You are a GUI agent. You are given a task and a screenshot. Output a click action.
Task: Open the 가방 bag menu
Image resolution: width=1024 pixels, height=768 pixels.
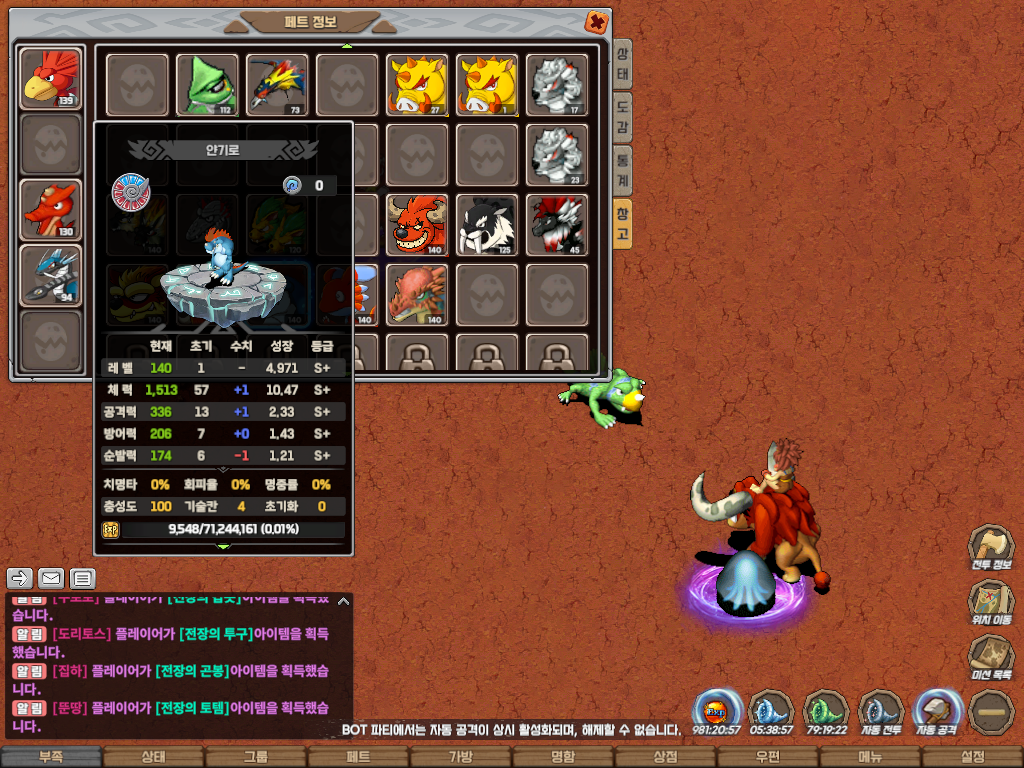coord(460,757)
